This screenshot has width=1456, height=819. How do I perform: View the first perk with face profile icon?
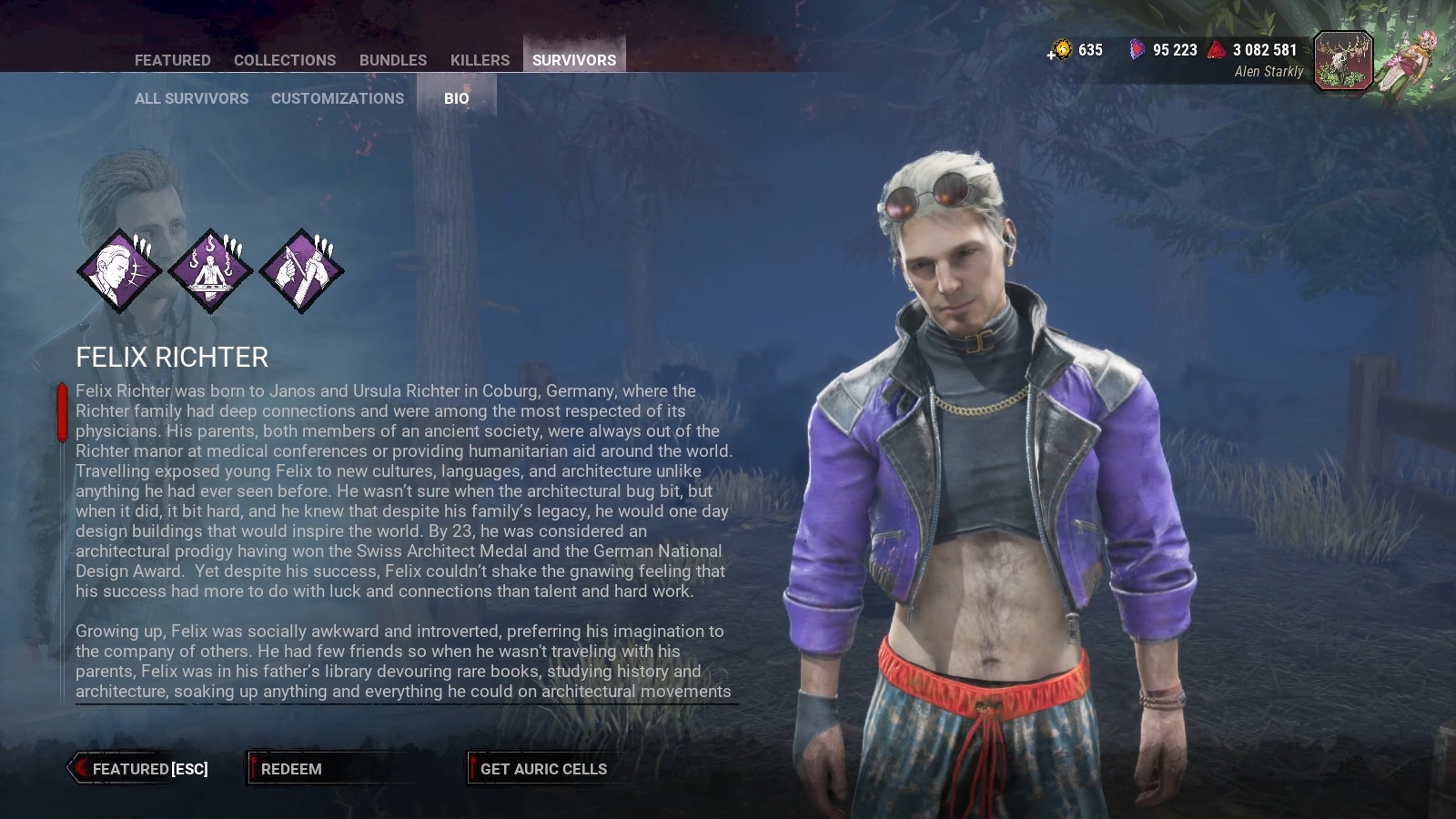click(119, 271)
